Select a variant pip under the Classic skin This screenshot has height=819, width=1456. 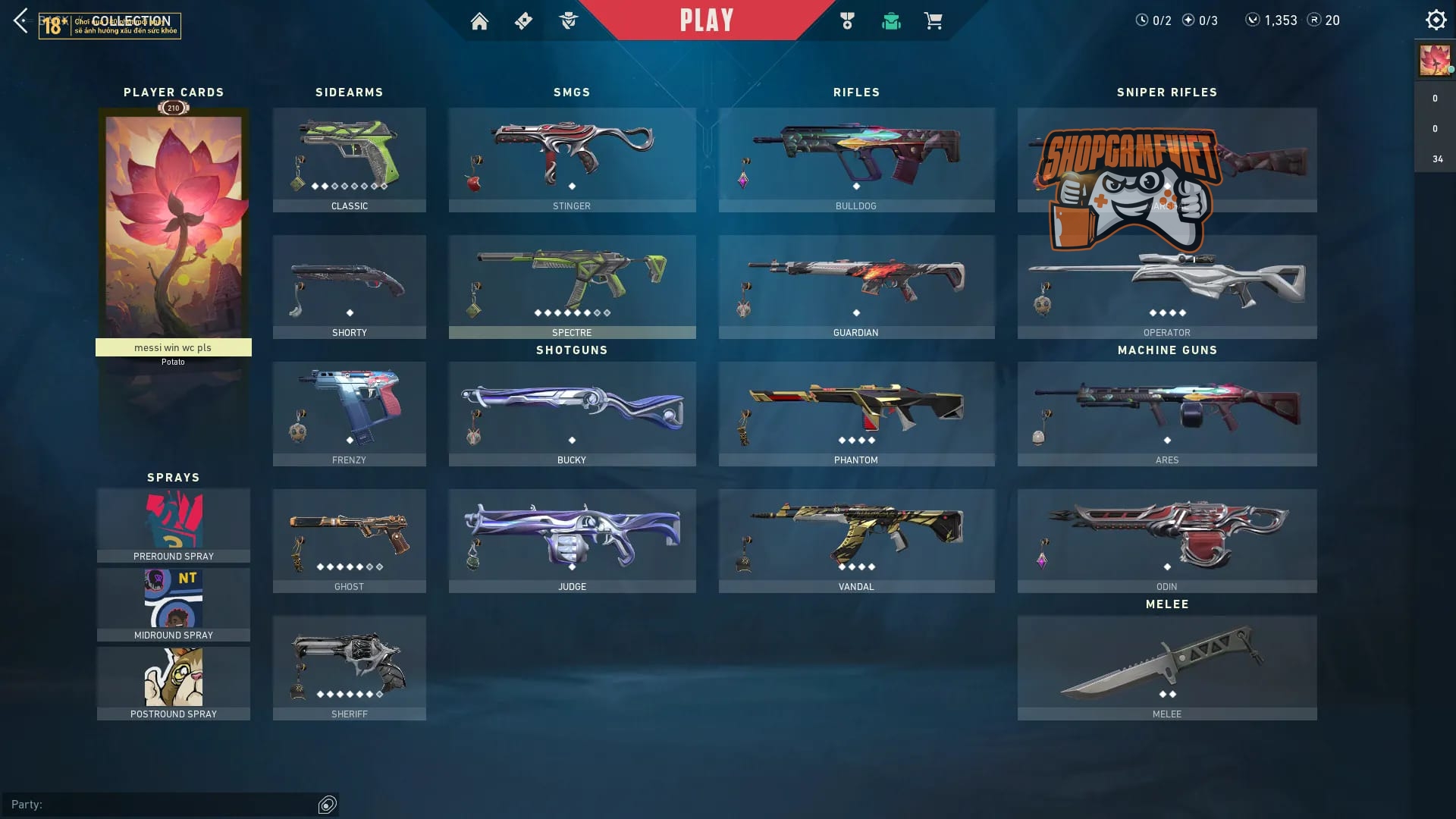point(314,184)
